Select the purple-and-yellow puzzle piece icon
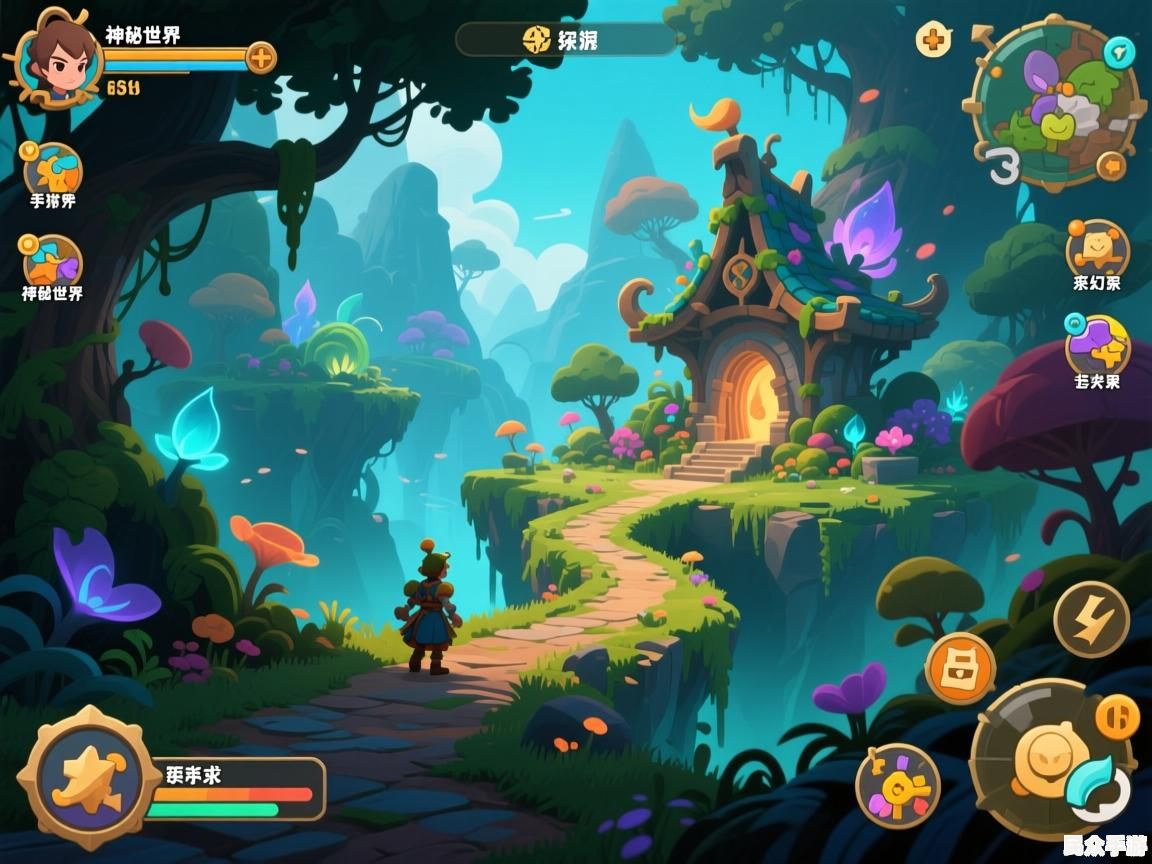1152x864 pixels. coord(1097,346)
